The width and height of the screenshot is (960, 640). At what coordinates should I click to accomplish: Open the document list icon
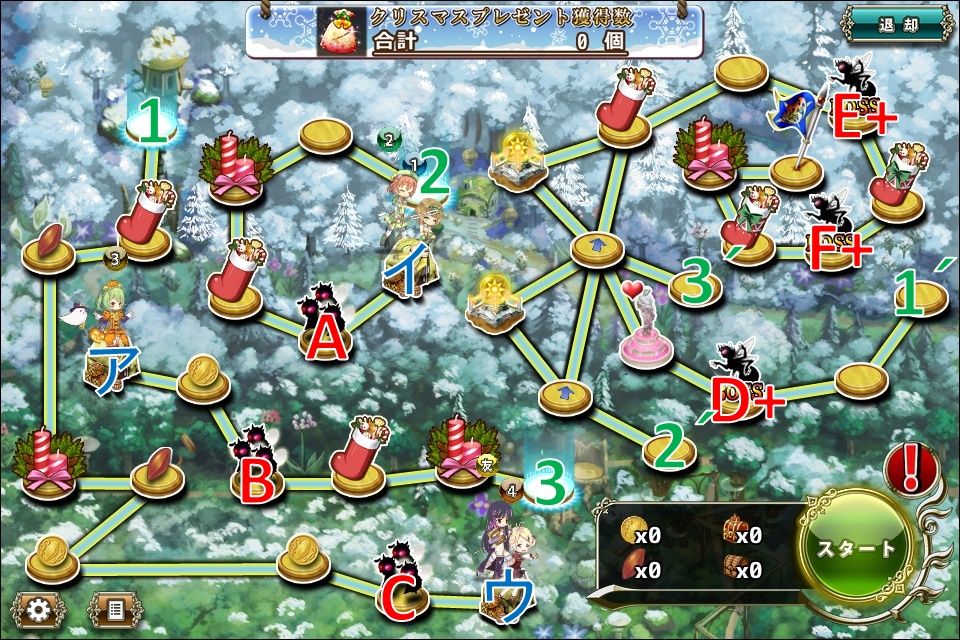115,608
